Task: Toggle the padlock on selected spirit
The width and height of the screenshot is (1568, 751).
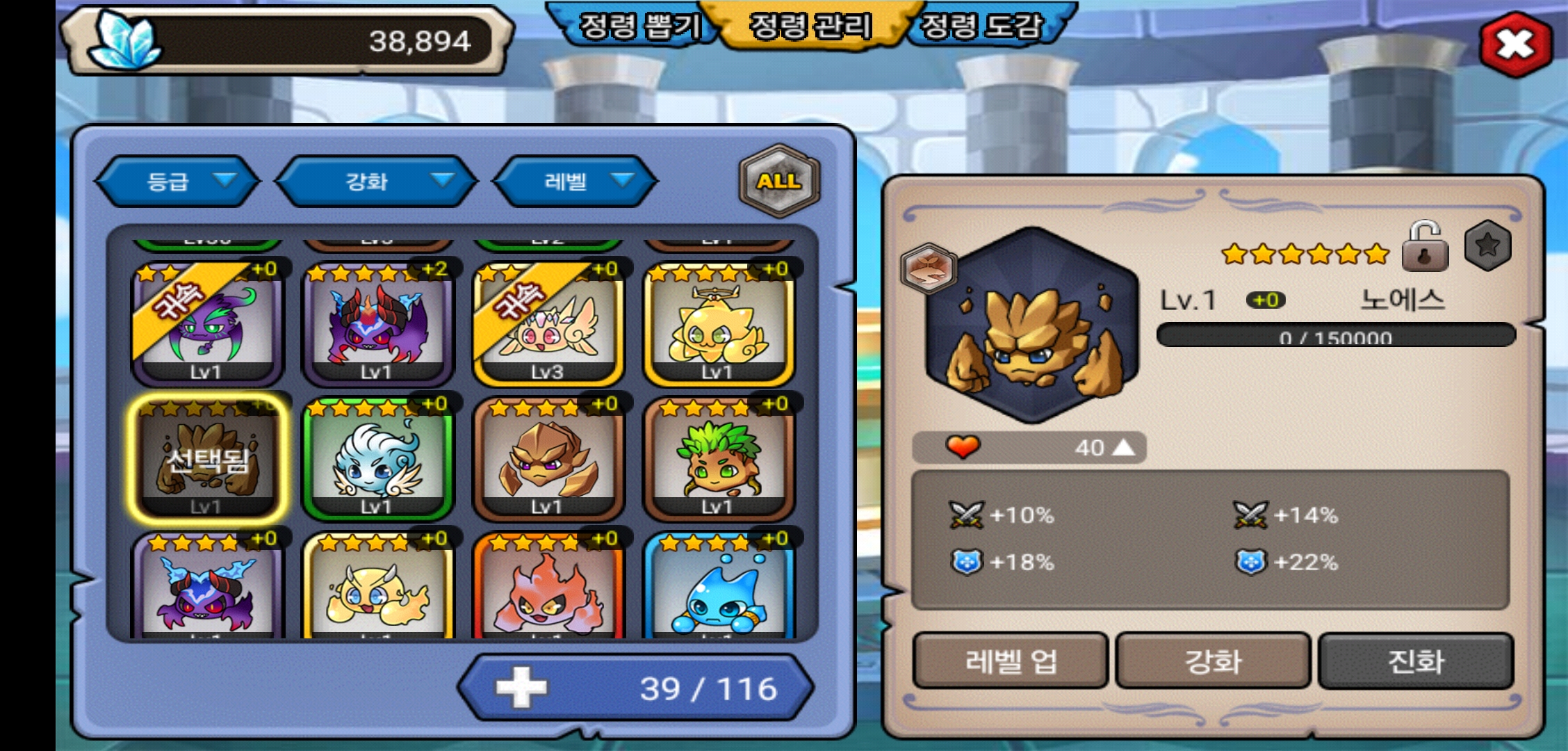Action: click(1425, 248)
